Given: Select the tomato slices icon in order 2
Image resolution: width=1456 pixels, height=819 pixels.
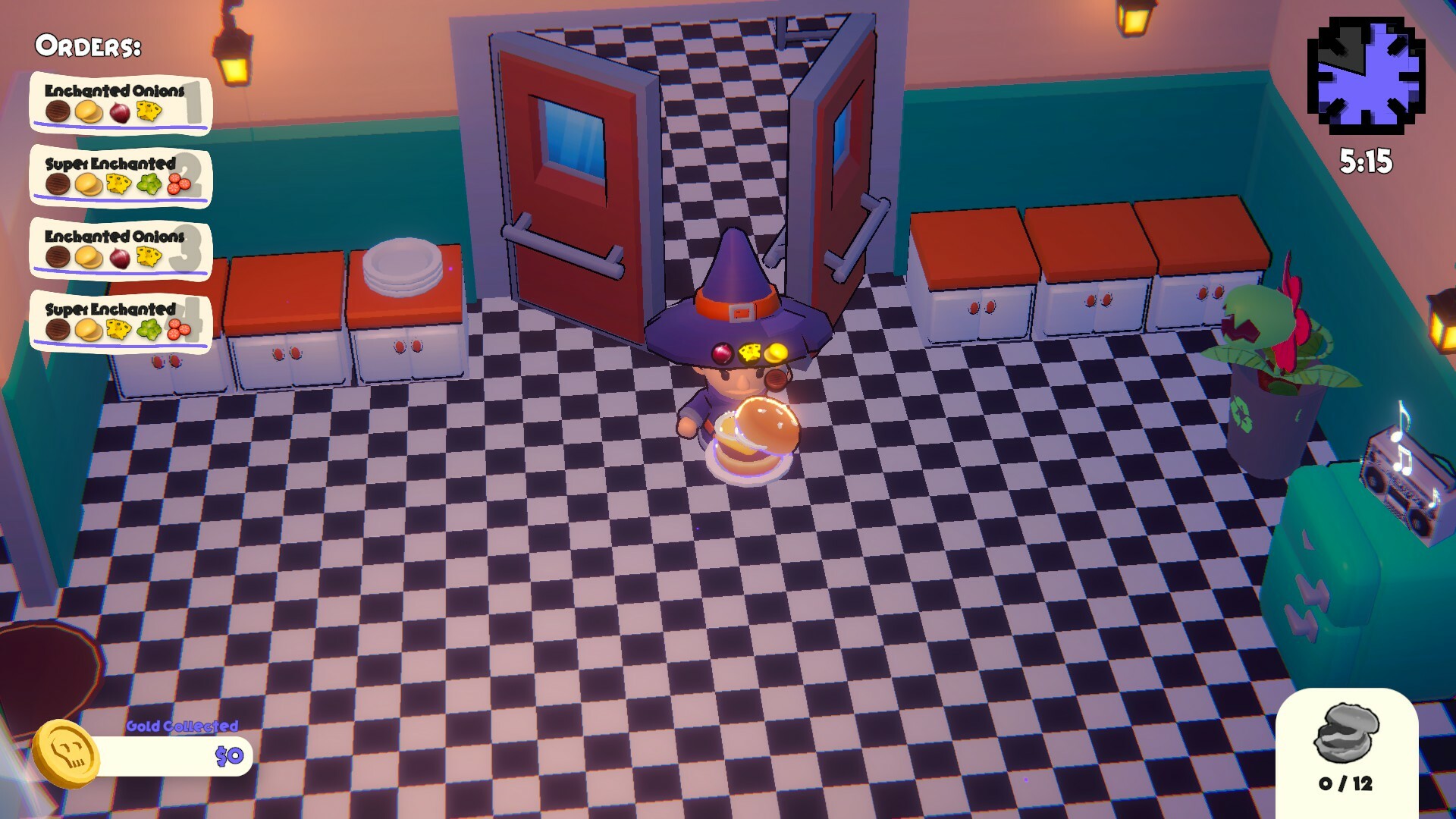Looking at the screenshot, I should tap(180, 184).
